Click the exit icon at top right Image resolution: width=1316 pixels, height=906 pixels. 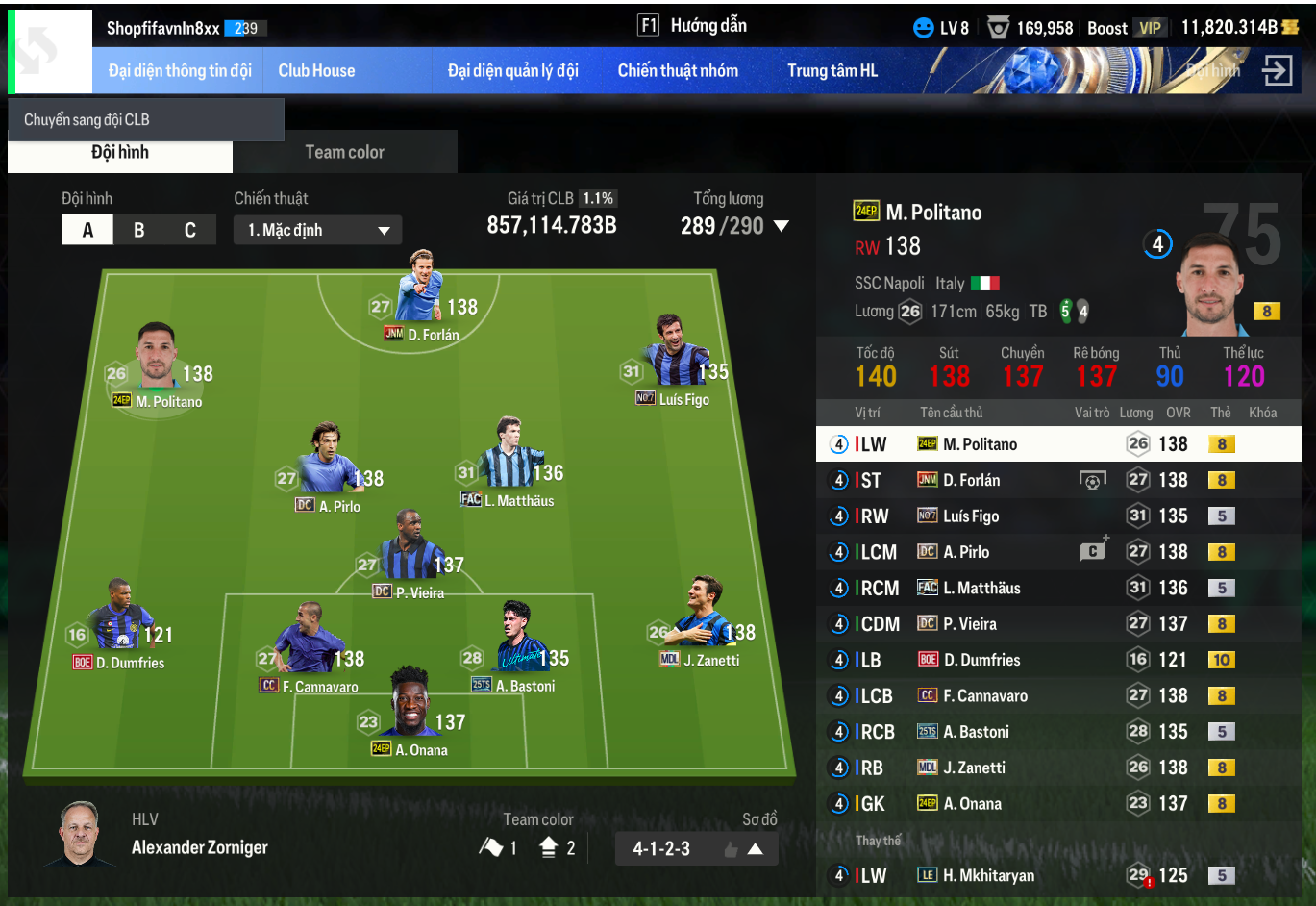coord(1277,70)
